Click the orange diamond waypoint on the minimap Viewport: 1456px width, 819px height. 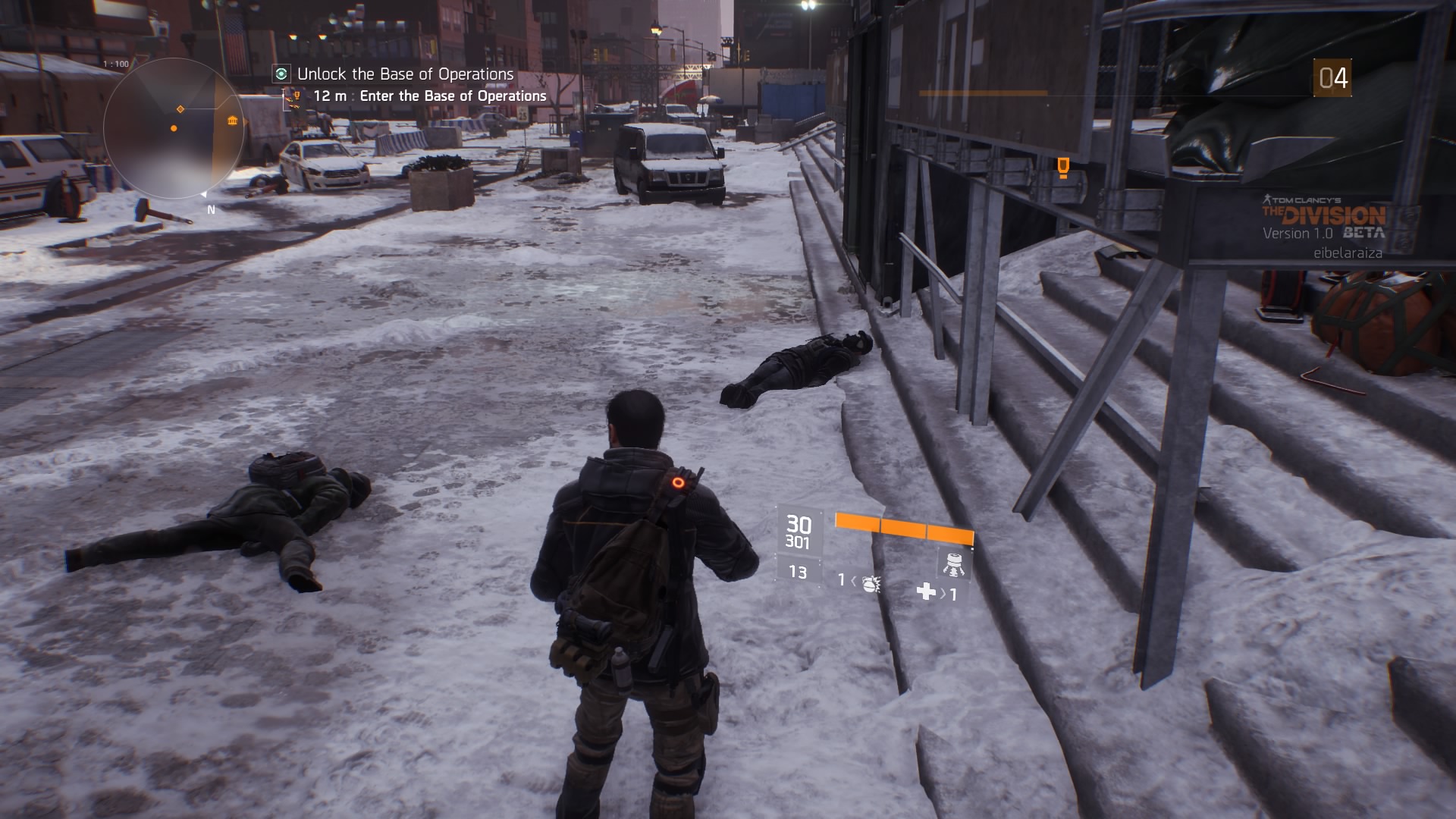(180, 109)
